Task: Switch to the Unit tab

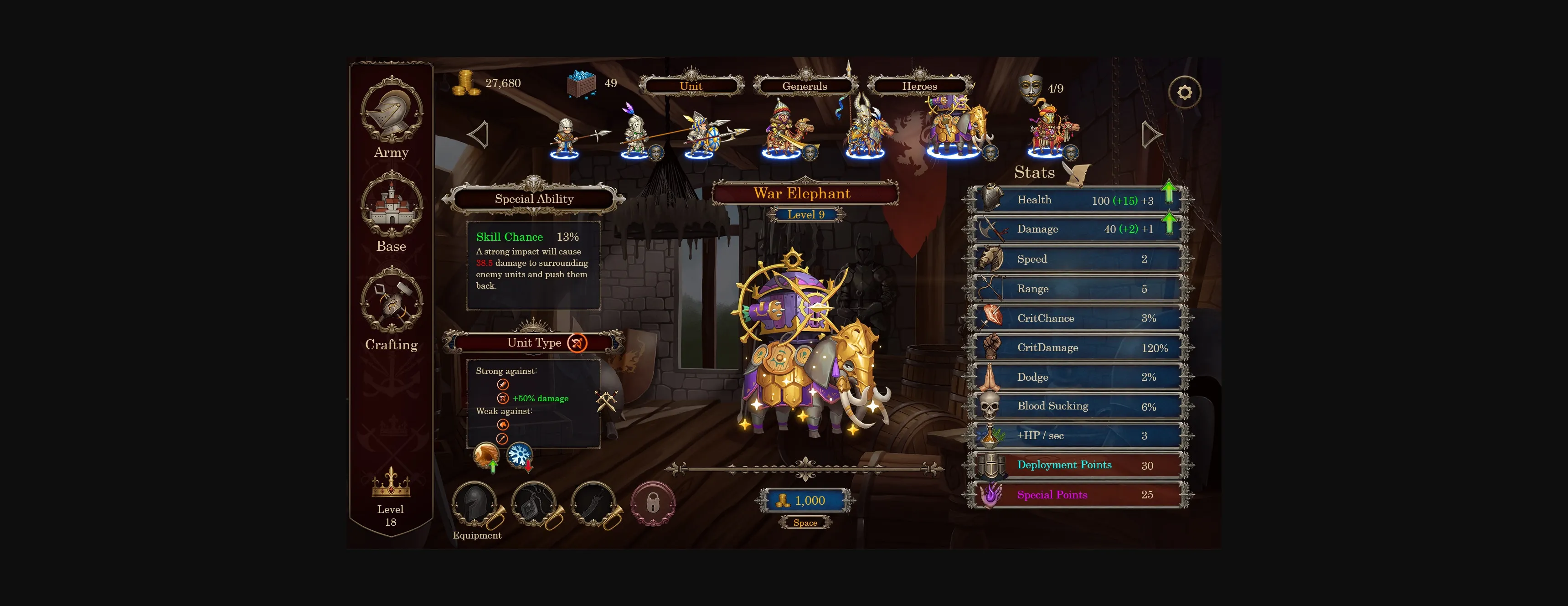Action: coord(691,86)
